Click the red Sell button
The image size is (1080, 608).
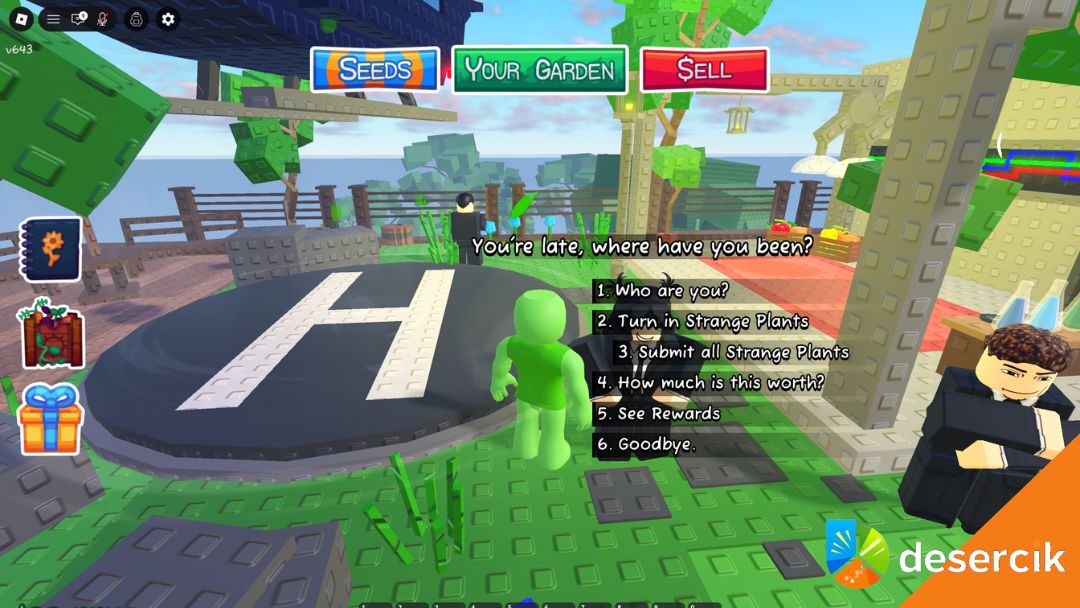click(705, 70)
